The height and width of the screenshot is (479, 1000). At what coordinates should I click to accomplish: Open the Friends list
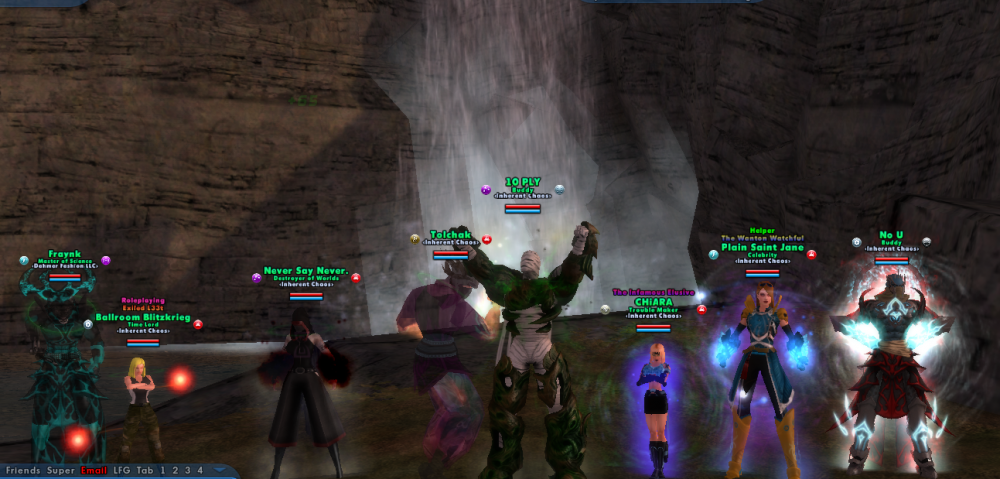pos(24,470)
